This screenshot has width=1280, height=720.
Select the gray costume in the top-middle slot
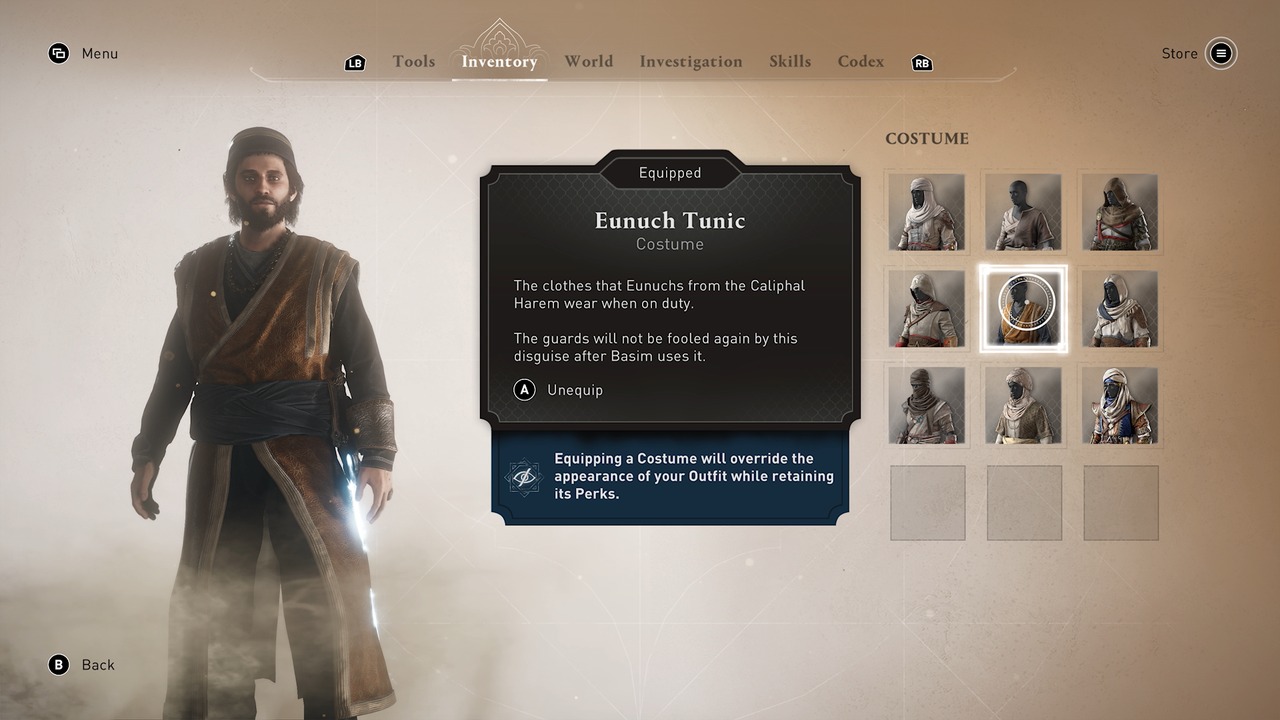[x=1023, y=212]
